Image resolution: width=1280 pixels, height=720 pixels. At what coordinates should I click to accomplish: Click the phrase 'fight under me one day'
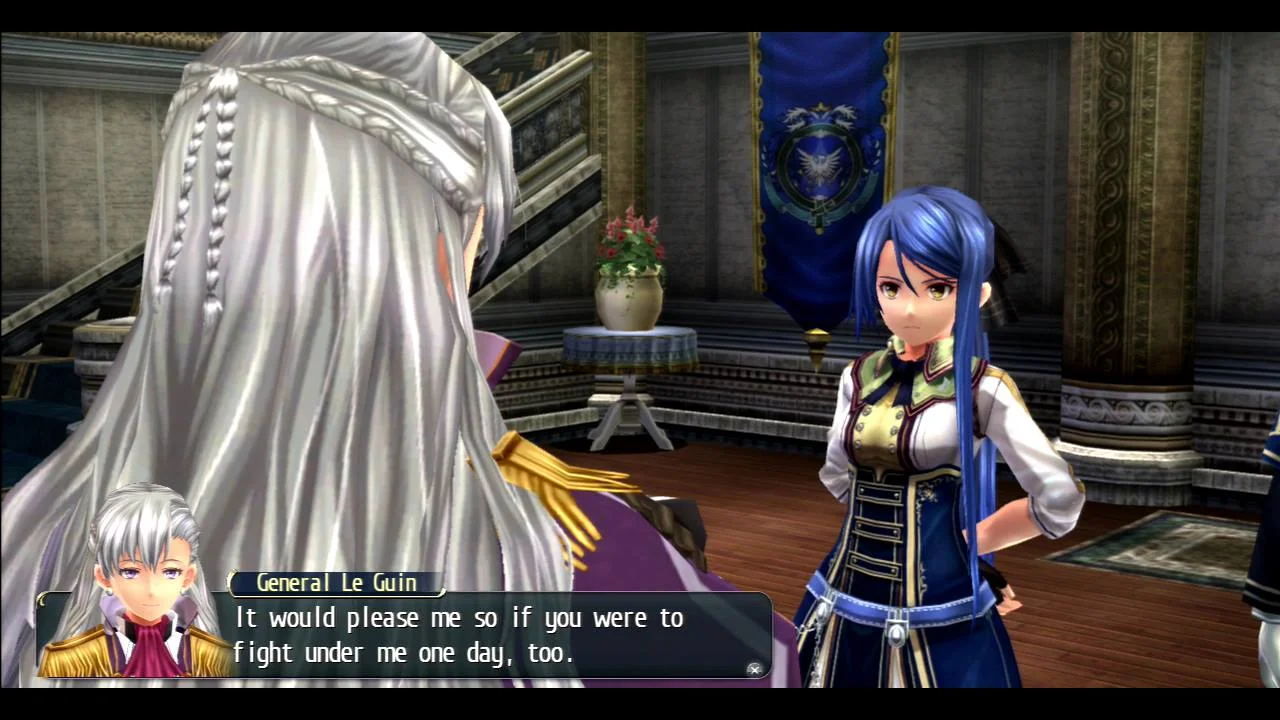tap(390, 652)
